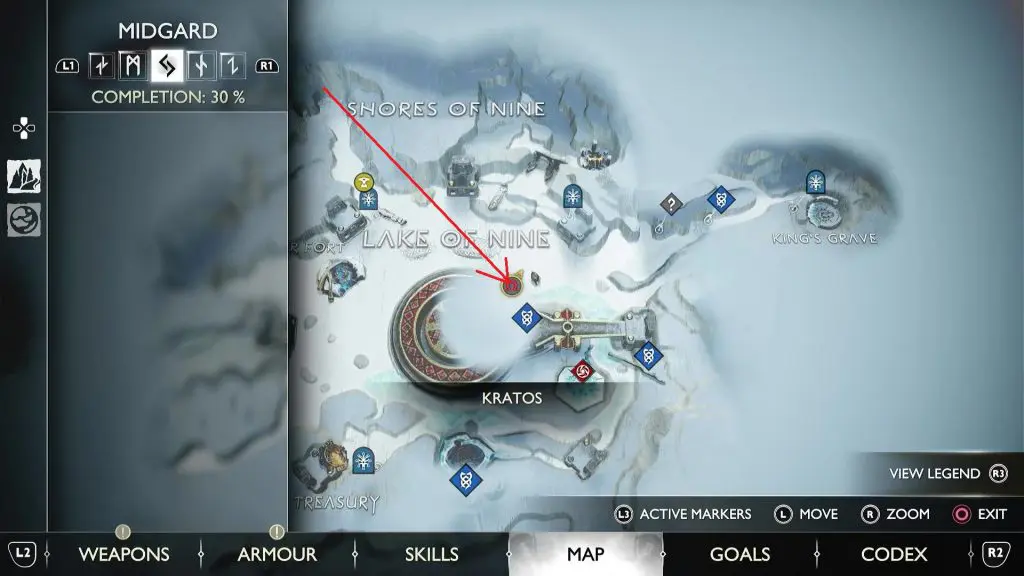This screenshot has height=576, width=1024.
Task: Pick the red diamond marker above Kratos label
Action: (x=582, y=372)
